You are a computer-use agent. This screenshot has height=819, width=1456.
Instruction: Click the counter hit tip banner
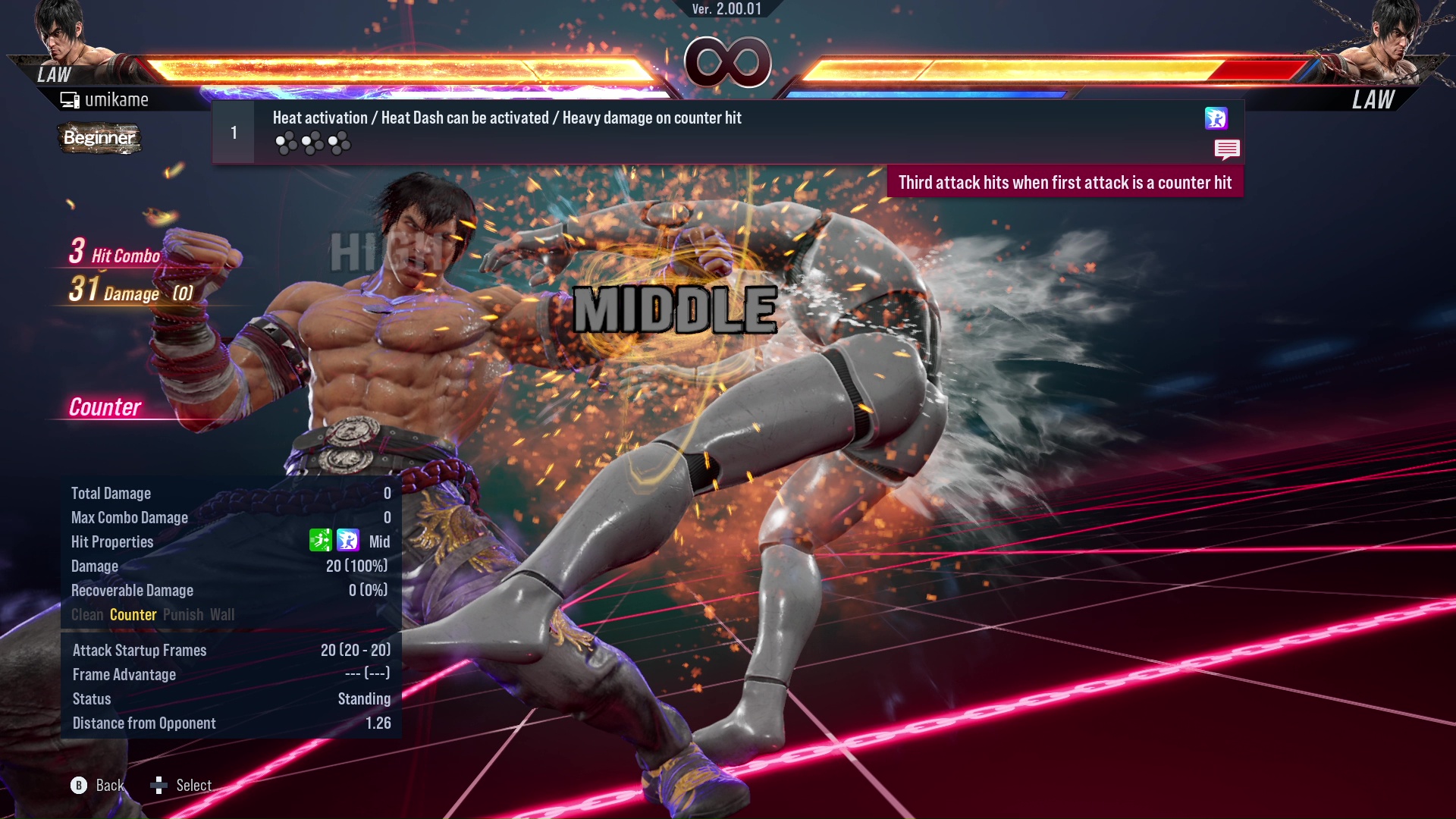coord(1065,182)
